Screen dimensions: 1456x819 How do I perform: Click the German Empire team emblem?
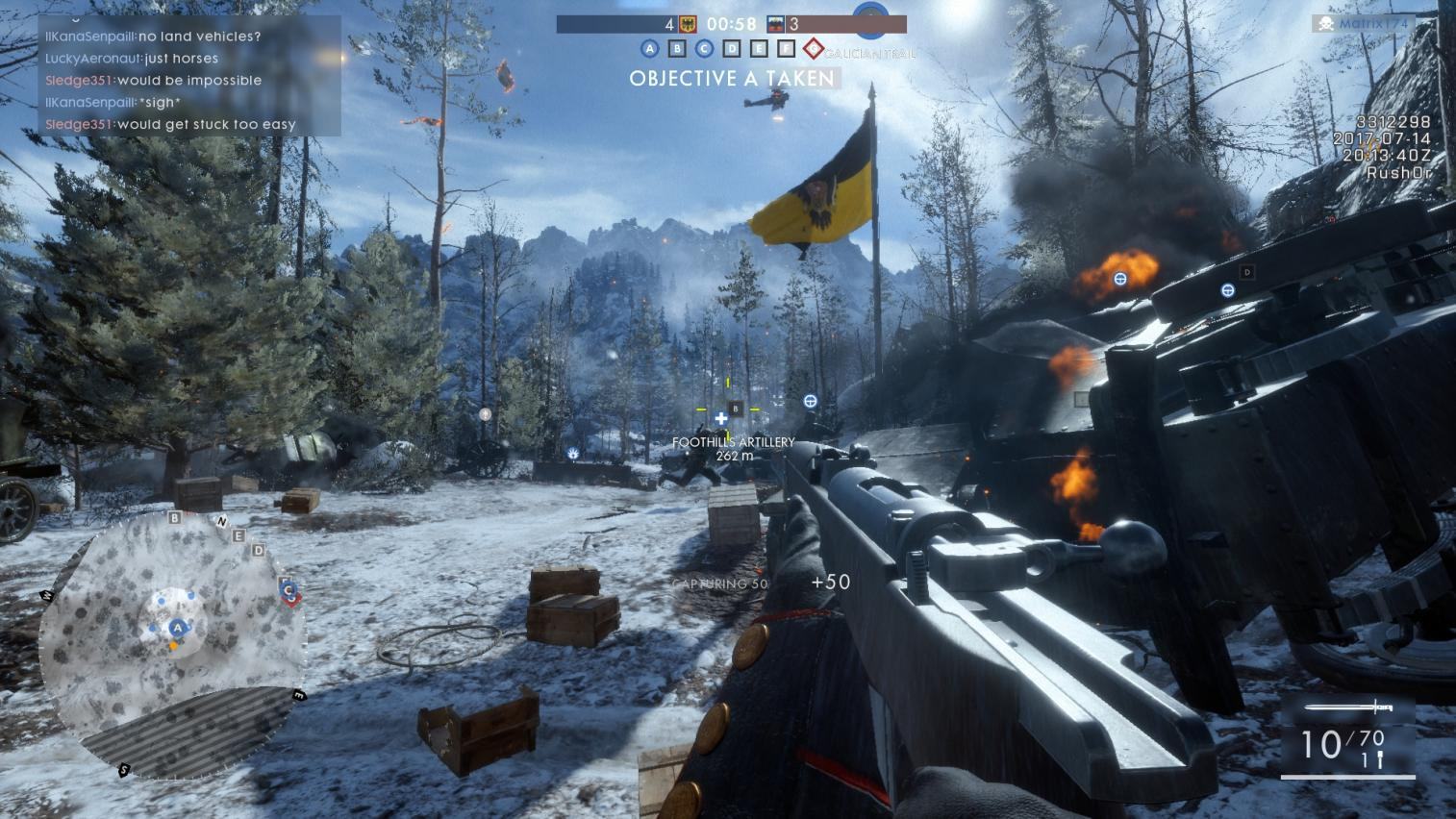tap(688, 24)
